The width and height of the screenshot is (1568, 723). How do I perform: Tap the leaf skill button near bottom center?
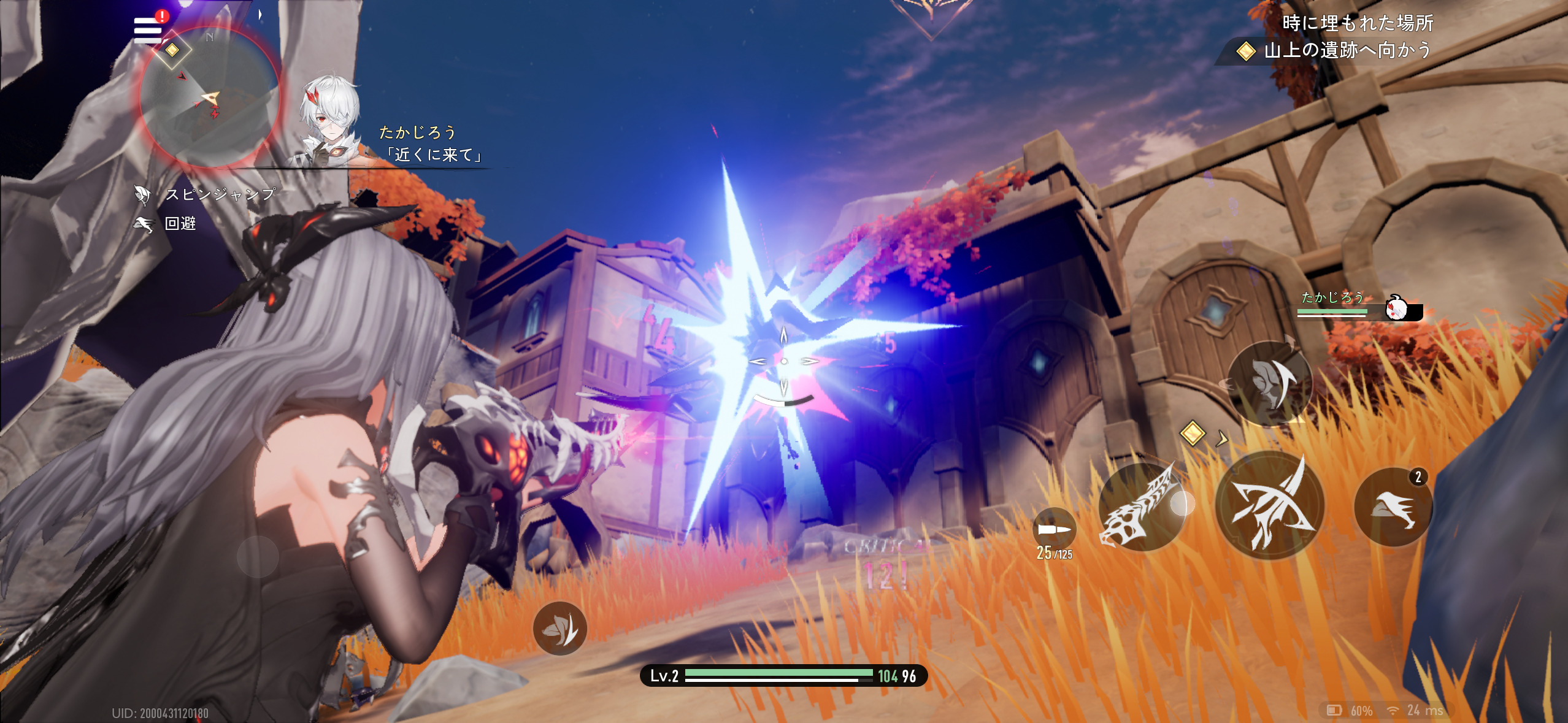pyautogui.click(x=559, y=628)
